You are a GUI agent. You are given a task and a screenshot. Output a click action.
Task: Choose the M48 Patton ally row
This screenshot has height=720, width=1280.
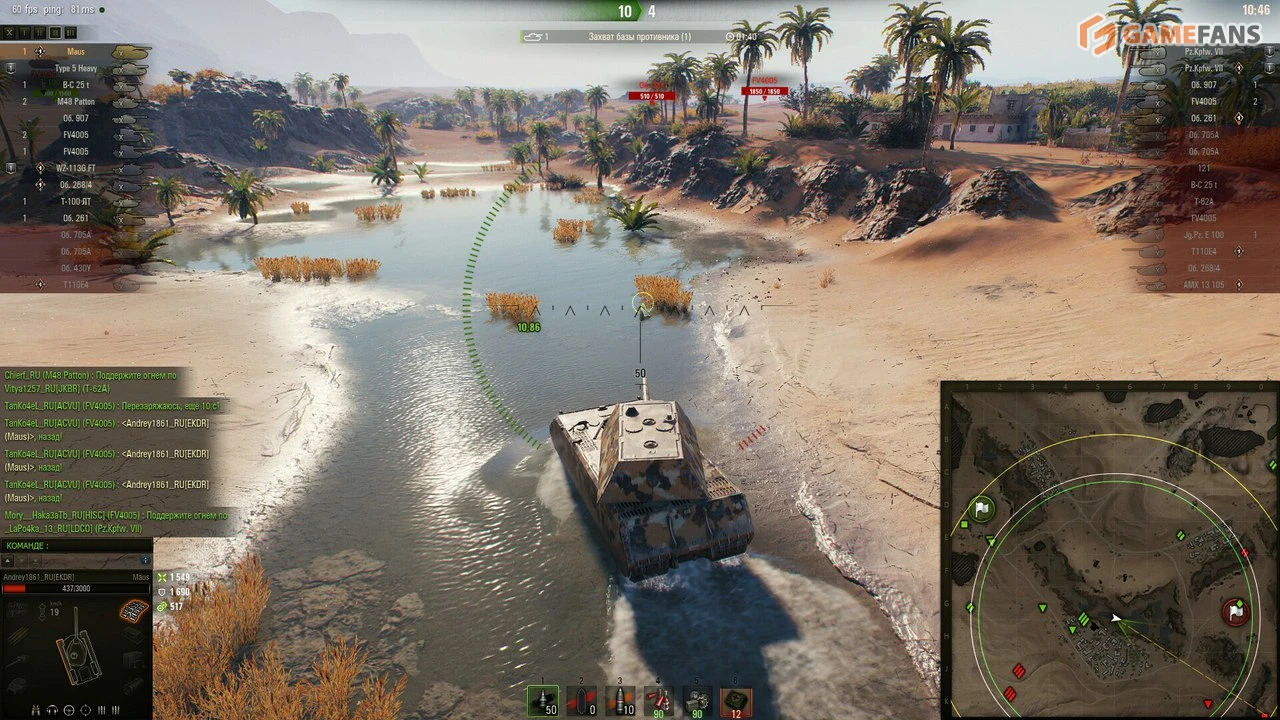tap(76, 102)
